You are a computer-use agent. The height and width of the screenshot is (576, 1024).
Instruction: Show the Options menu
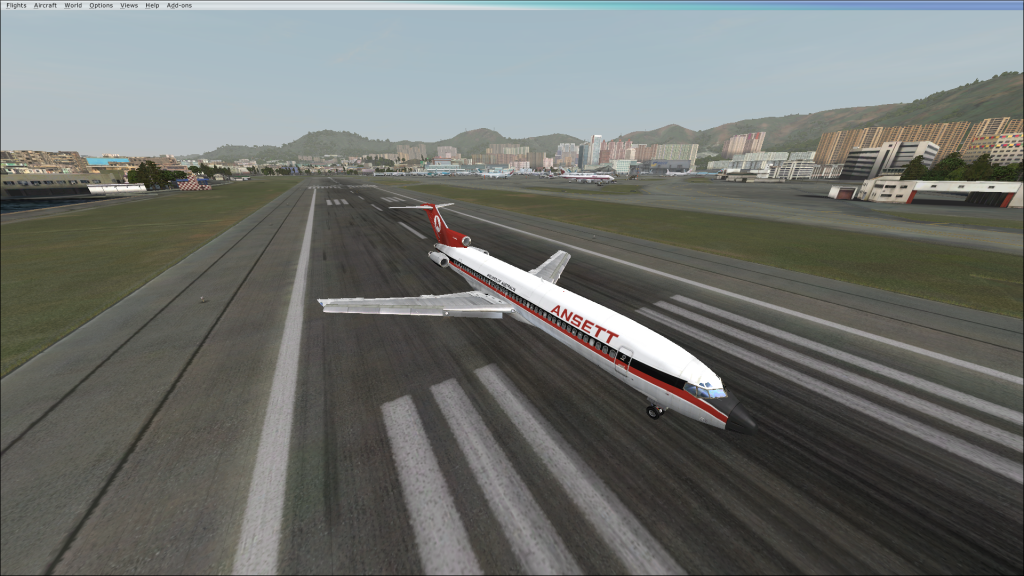tap(101, 5)
